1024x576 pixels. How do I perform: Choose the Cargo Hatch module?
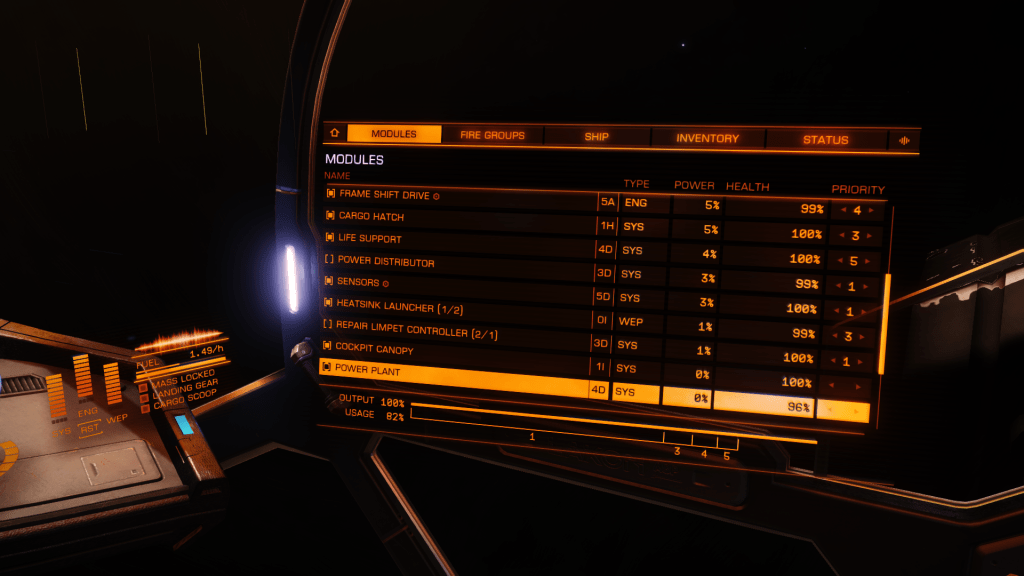(x=460, y=218)
